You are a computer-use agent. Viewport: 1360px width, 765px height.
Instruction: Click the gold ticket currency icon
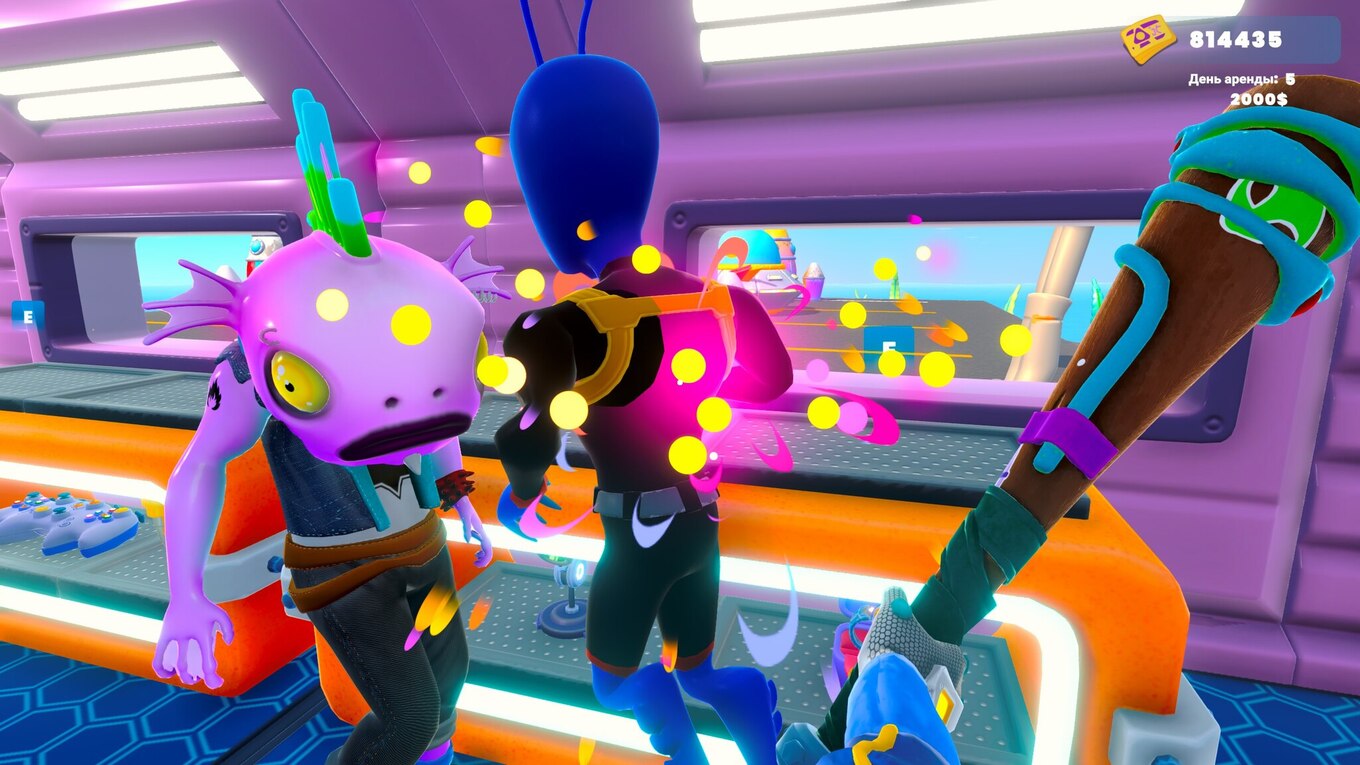point(1147,40)
